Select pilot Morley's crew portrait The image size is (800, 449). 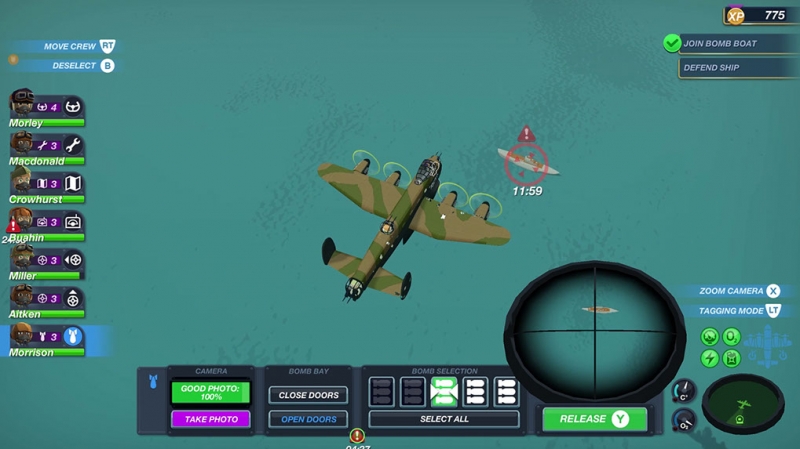click(x=24, y=105)
